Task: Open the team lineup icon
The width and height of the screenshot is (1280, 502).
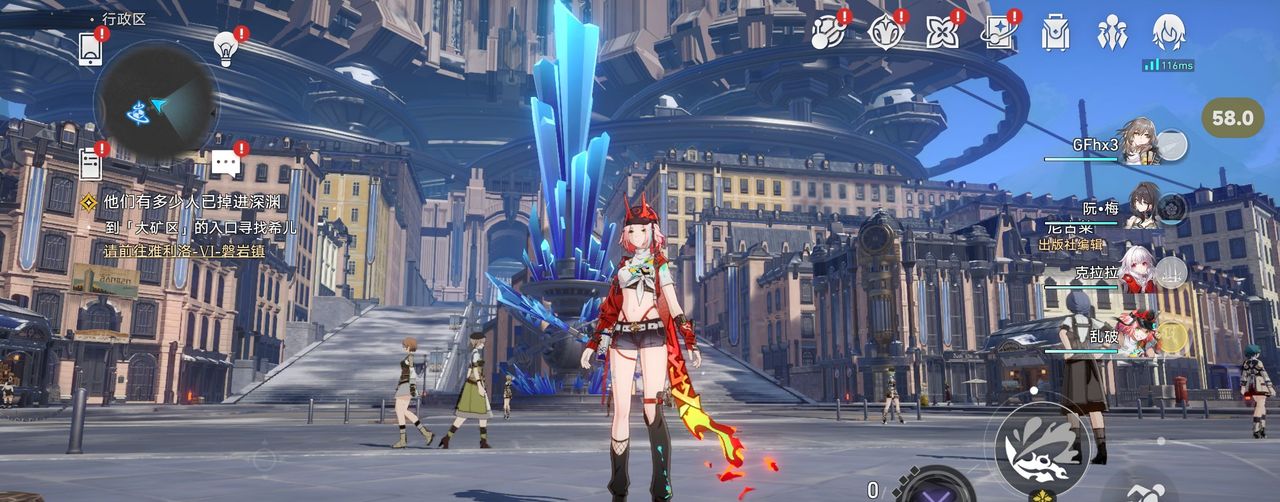Action: pyautogui.click(x=1111, y=32)
